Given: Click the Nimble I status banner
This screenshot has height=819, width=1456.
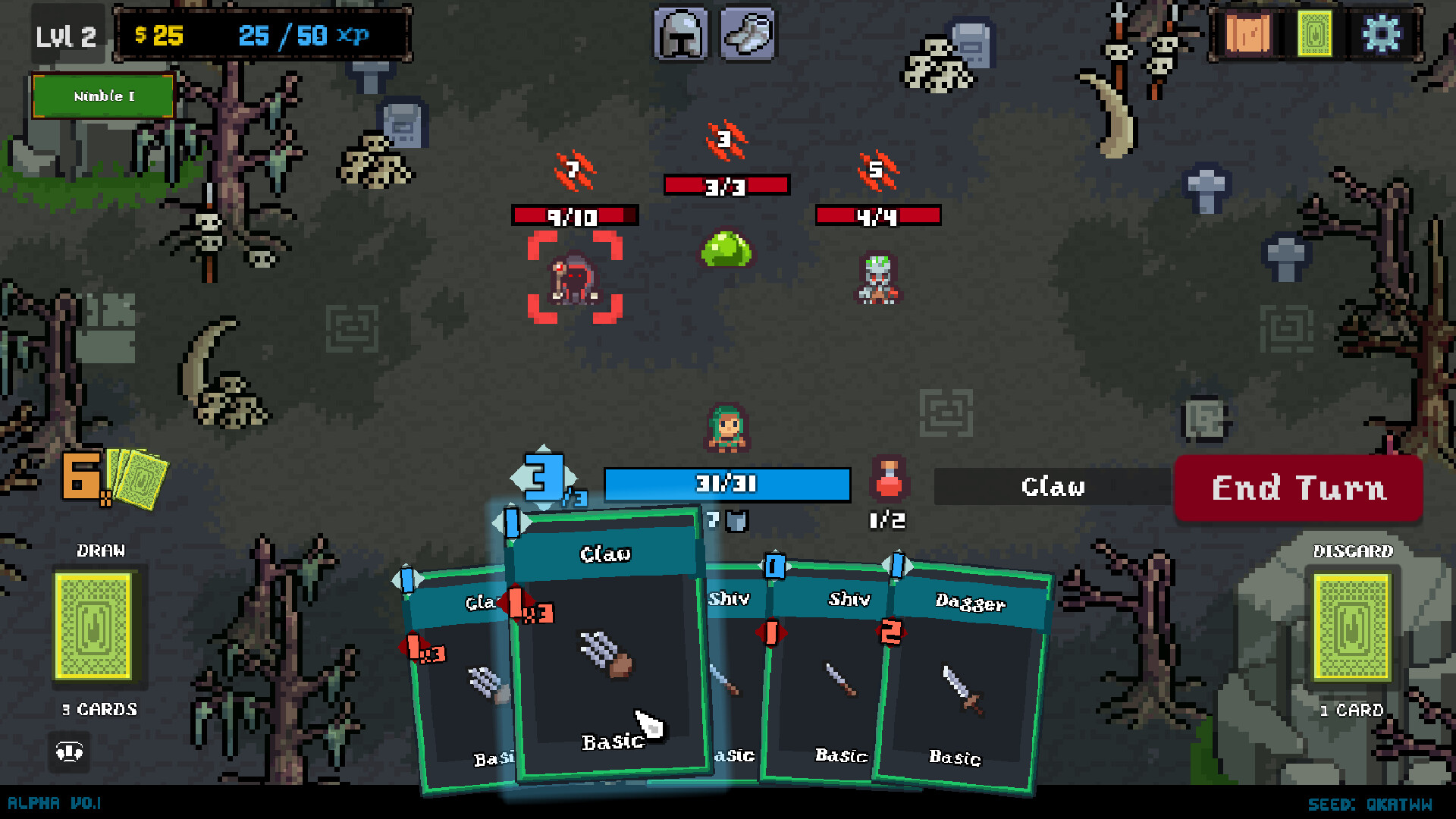Looking at the screenshot, I should pos(102,96).
